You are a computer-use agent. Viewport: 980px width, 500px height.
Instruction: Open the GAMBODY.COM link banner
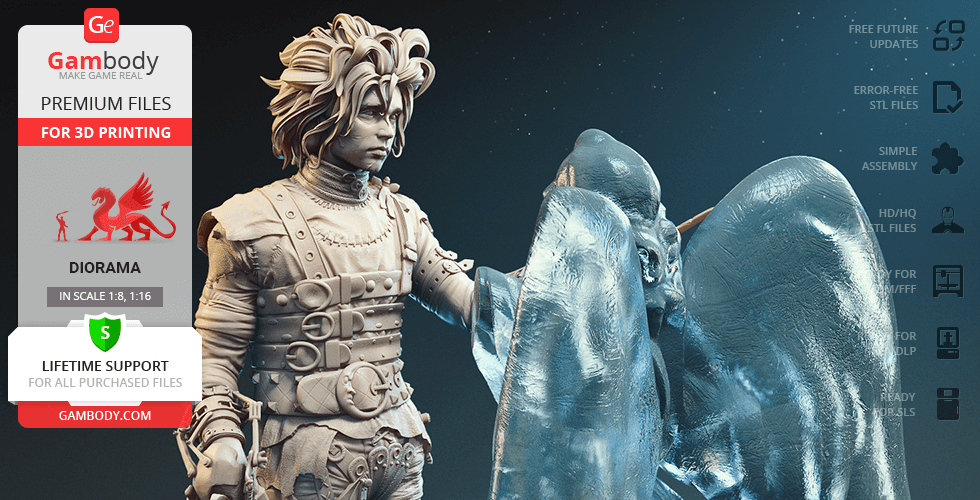[105, 415]
